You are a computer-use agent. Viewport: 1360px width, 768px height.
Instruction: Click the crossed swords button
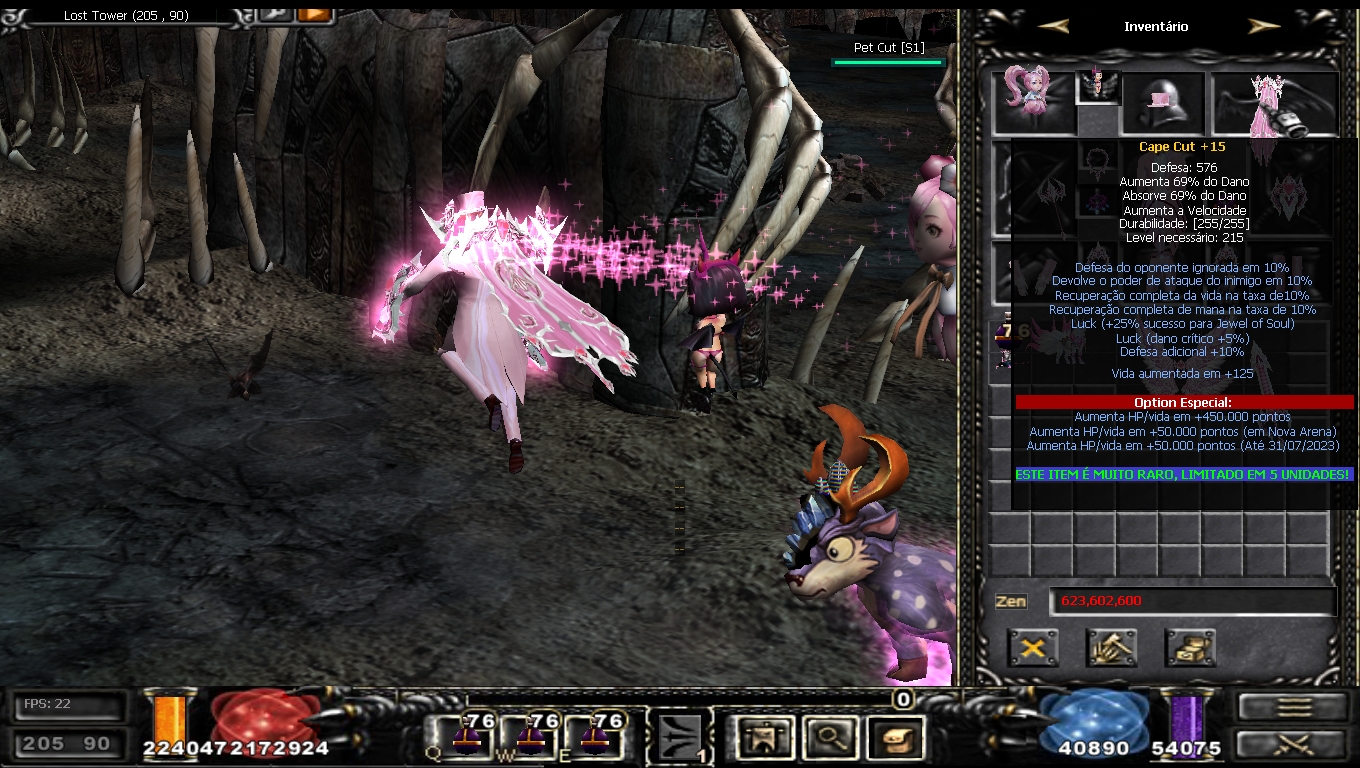pos(1291,744)
